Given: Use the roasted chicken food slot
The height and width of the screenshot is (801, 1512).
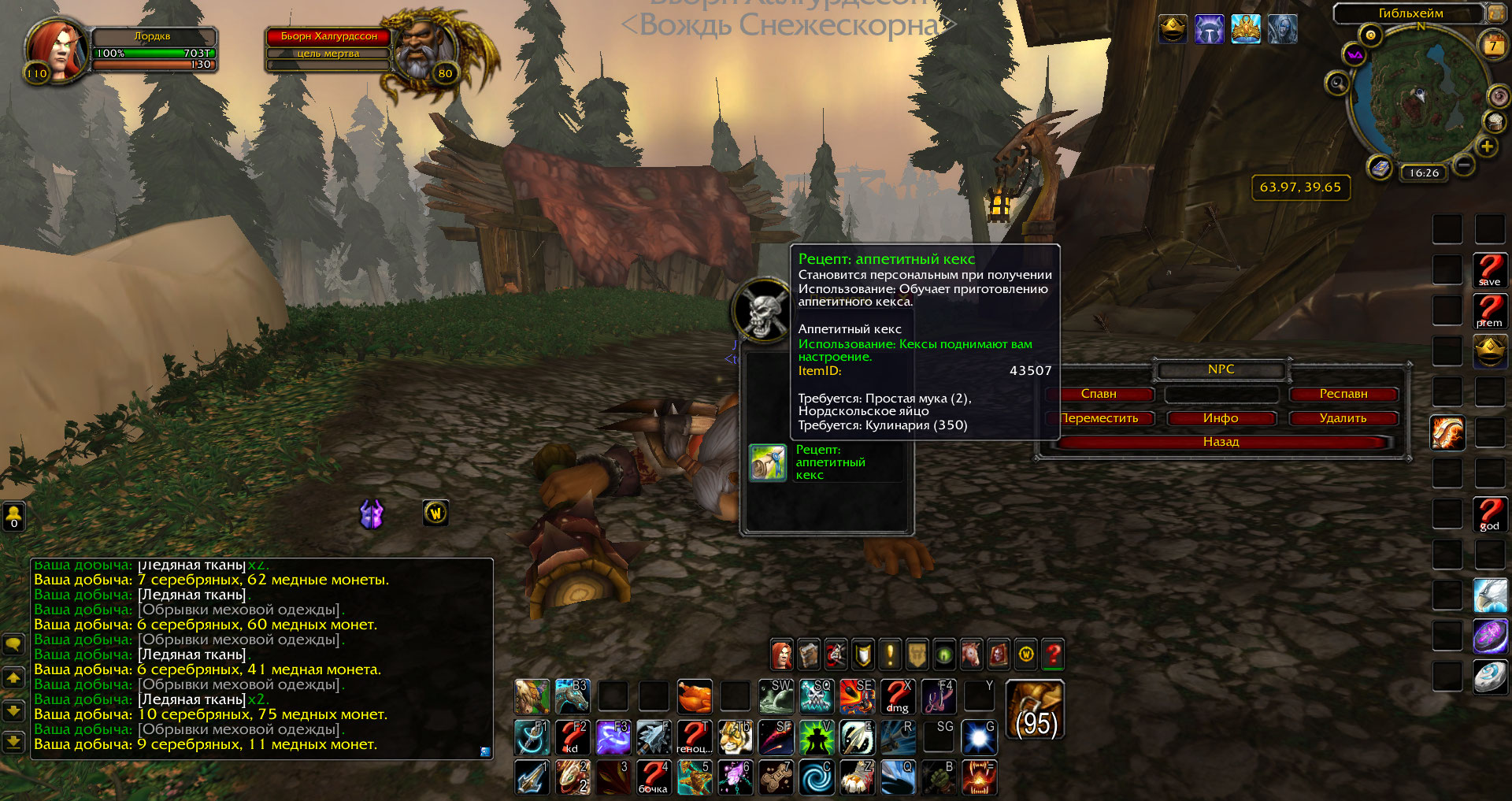Looking at the screenshot, I should [694, 696].
